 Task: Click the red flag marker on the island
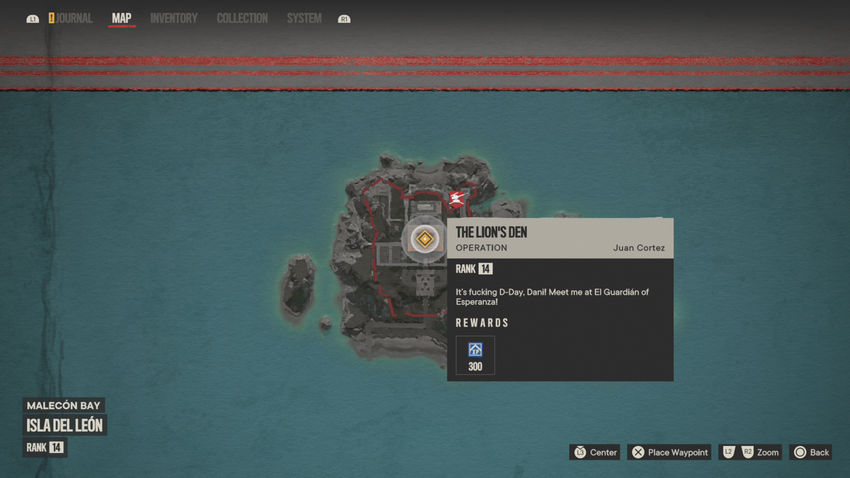457,200
